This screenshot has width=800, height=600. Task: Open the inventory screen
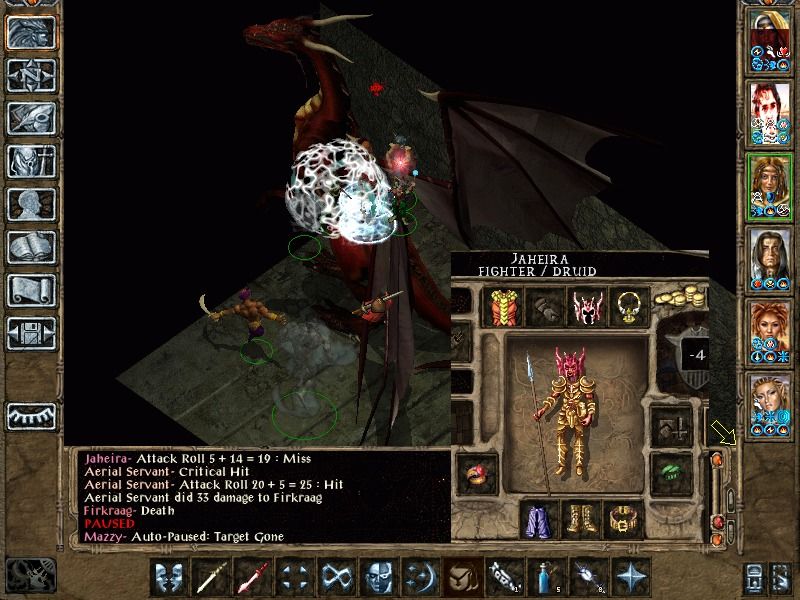coord(32,161)
